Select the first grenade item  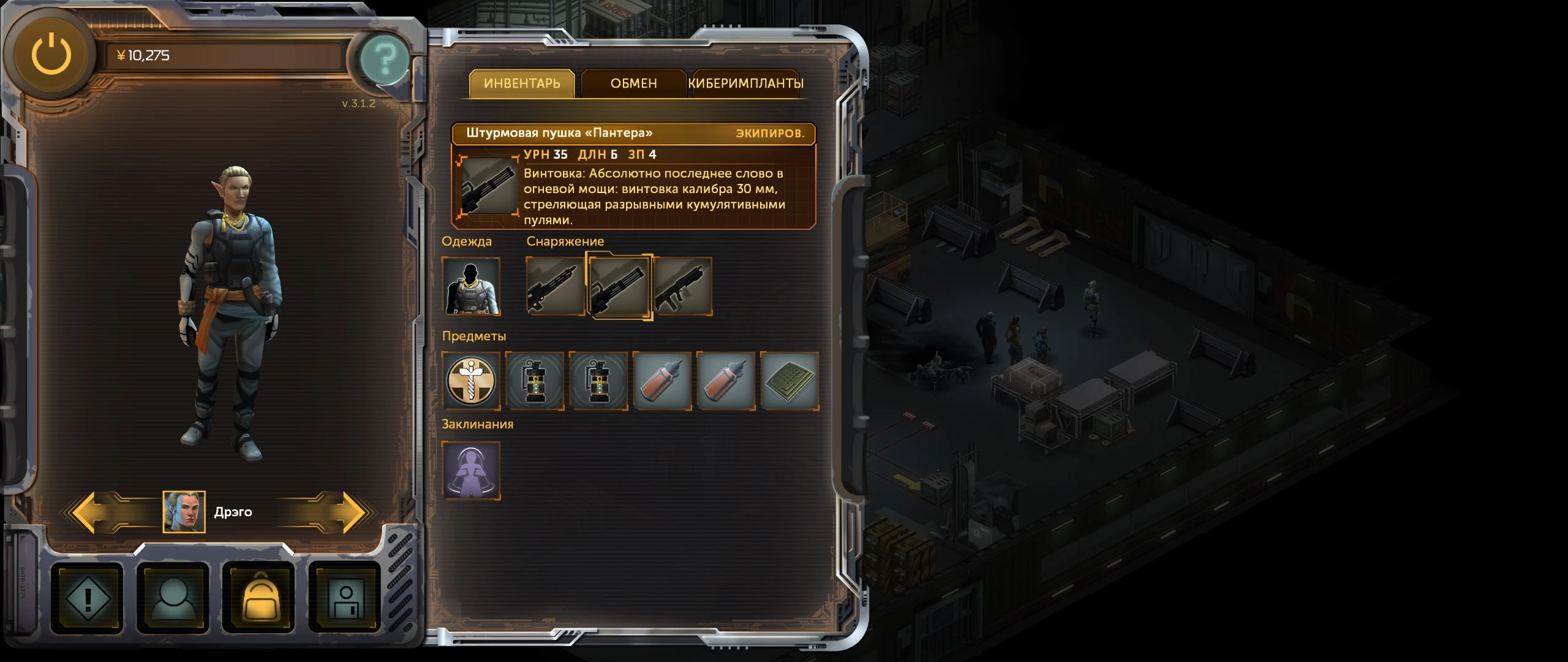pyautogui.click(x=536, y=381)
